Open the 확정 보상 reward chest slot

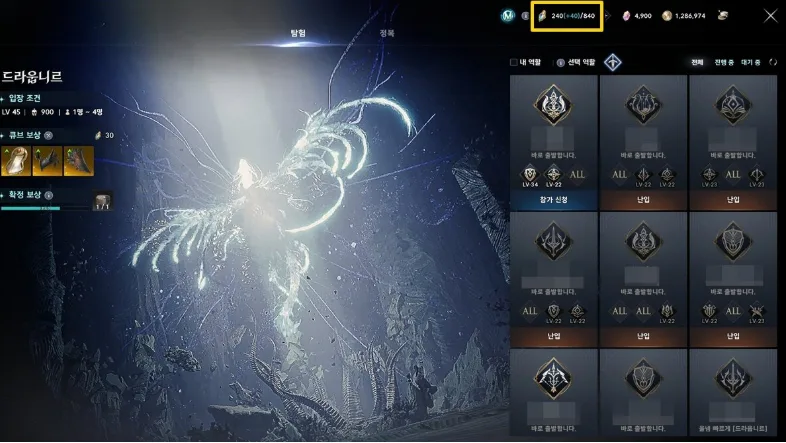coord(102,202)
